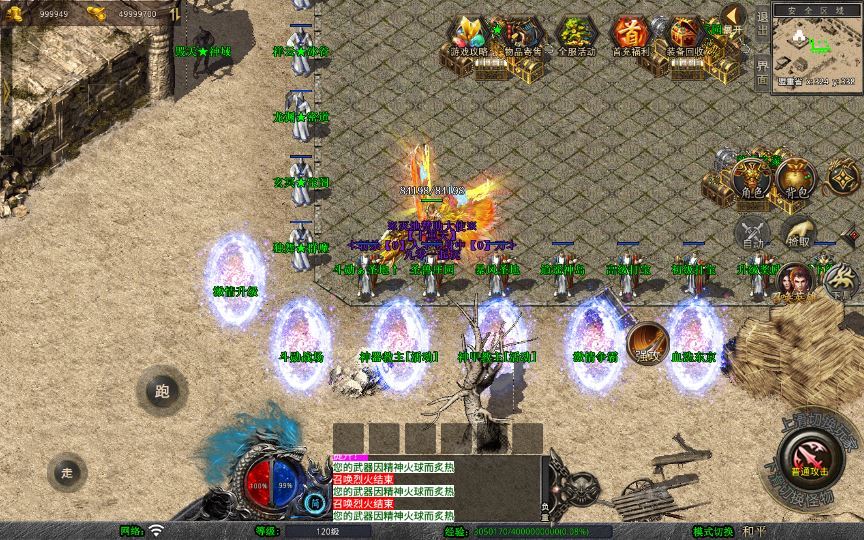Click the 展开 arrow expand button
Image resolution: width=864 pixels, height=540 pixels.
[735, 19]
